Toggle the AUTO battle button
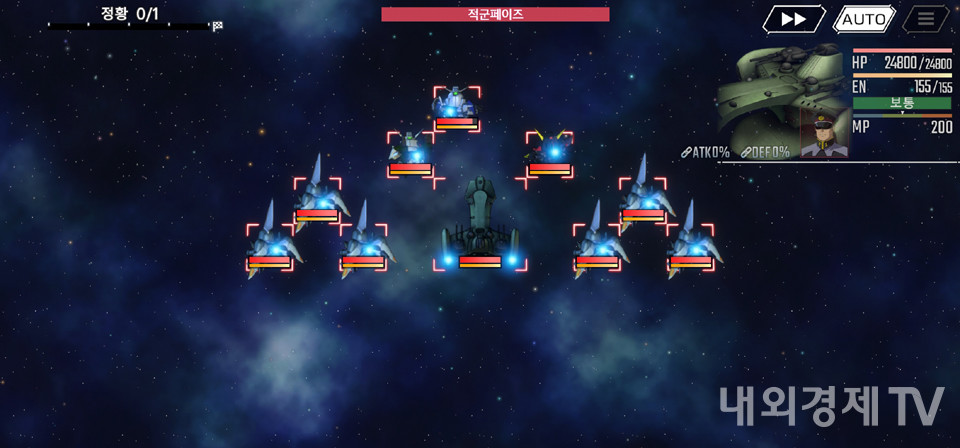Image resolution: width=960 pixels, height=448 pixels. pos(864,19)
